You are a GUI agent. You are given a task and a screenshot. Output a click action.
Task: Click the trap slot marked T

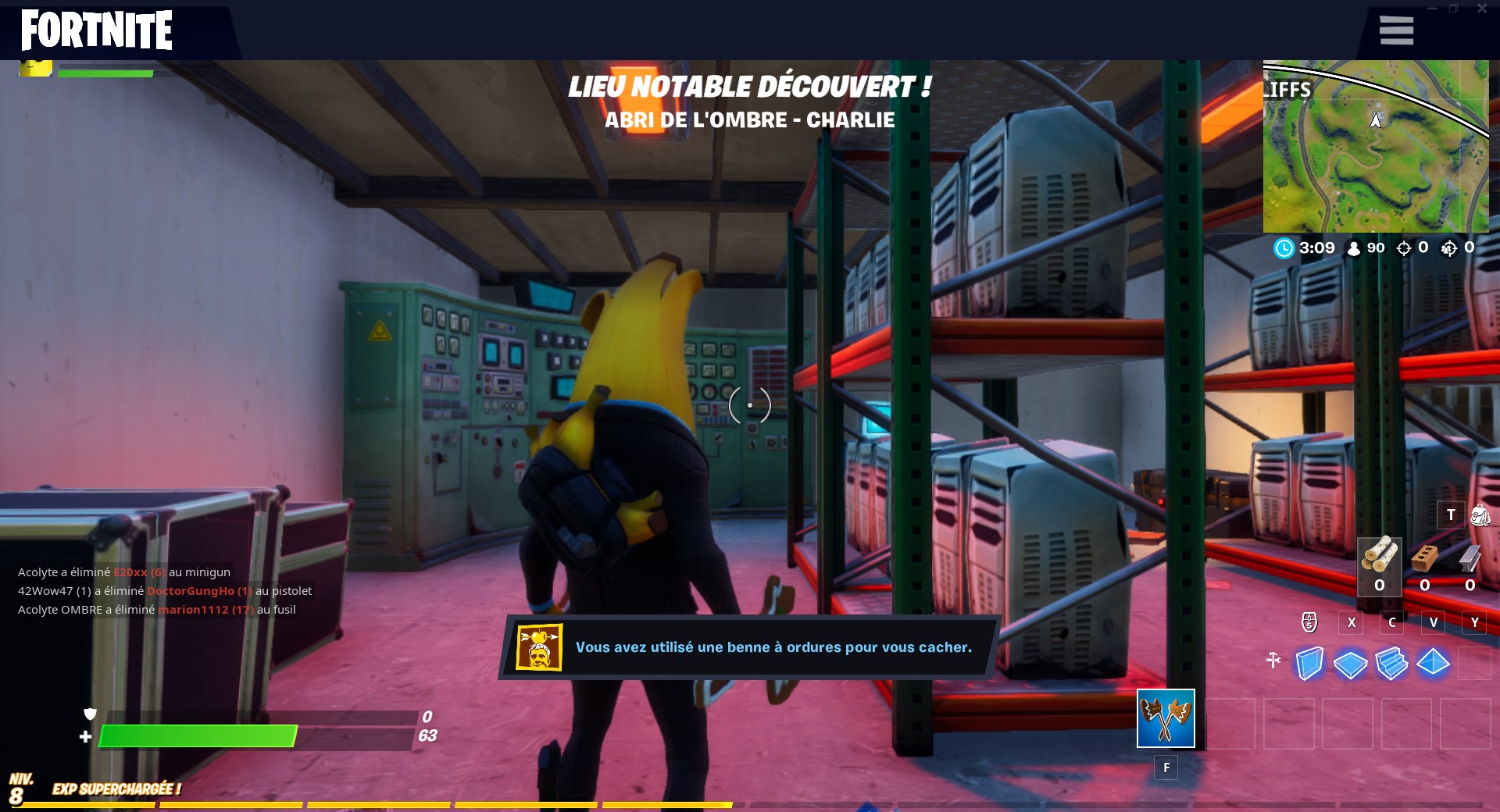coord(1452,515)
